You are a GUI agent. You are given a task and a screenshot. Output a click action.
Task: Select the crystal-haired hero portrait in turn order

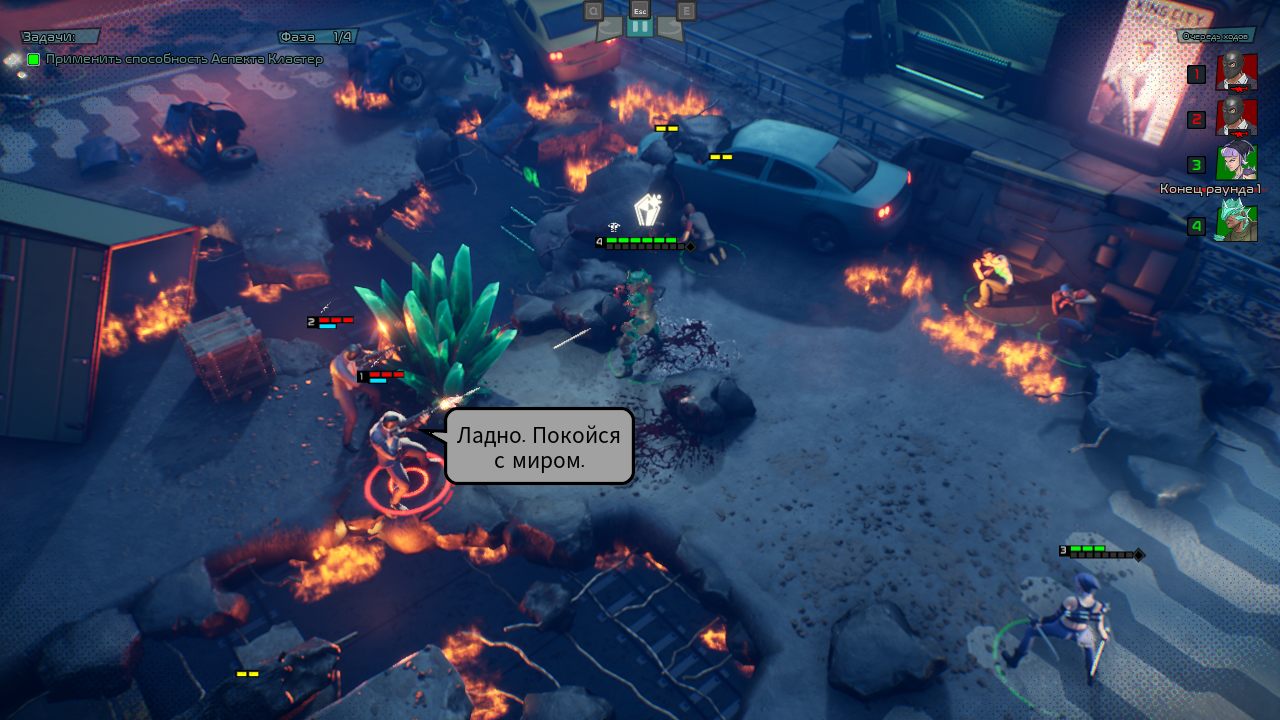point(1236,224)
